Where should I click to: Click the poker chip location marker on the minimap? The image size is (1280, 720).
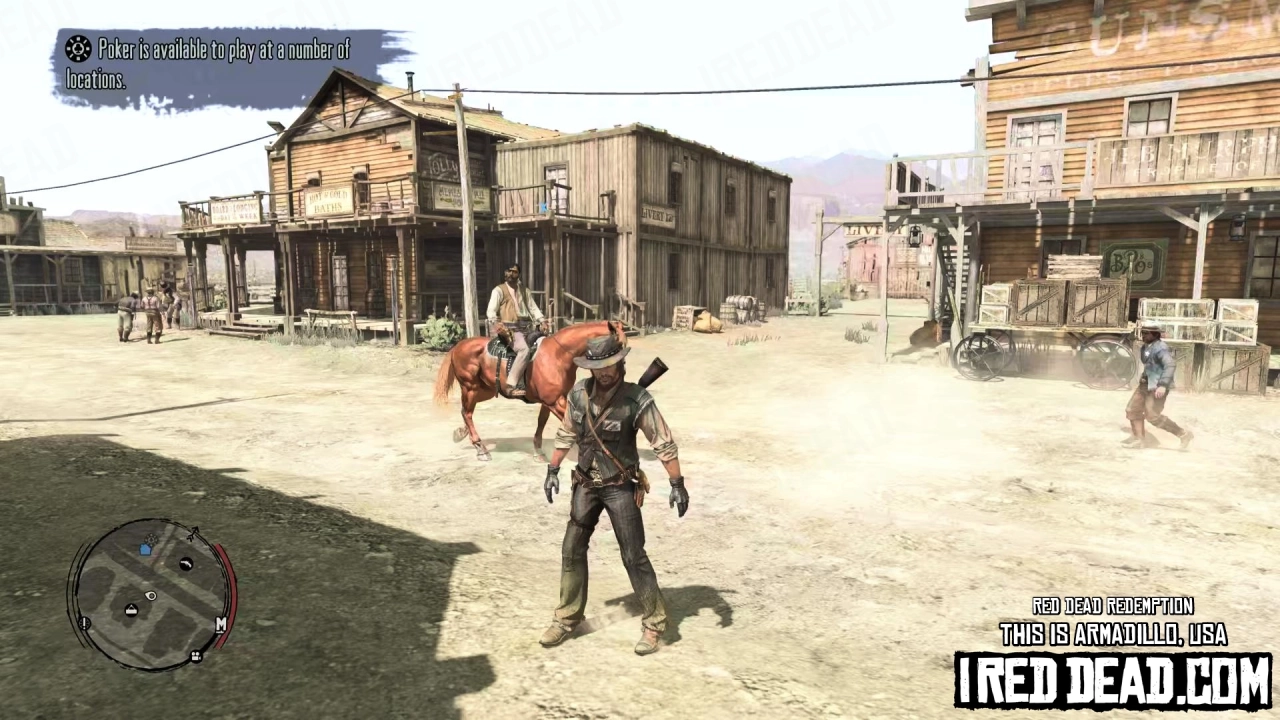click(x=152, y=538)
